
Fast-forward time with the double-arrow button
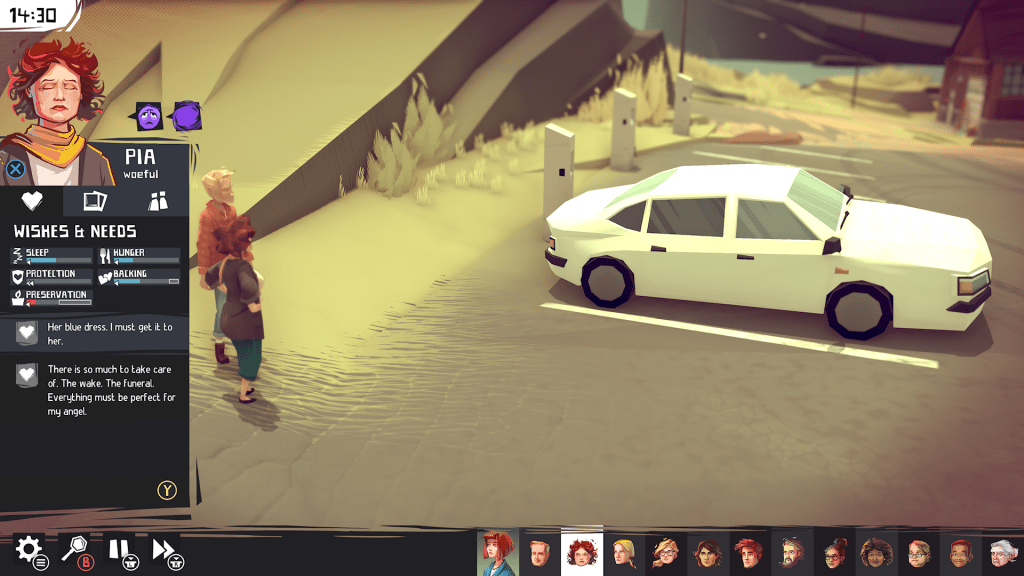tap(163, 549)
